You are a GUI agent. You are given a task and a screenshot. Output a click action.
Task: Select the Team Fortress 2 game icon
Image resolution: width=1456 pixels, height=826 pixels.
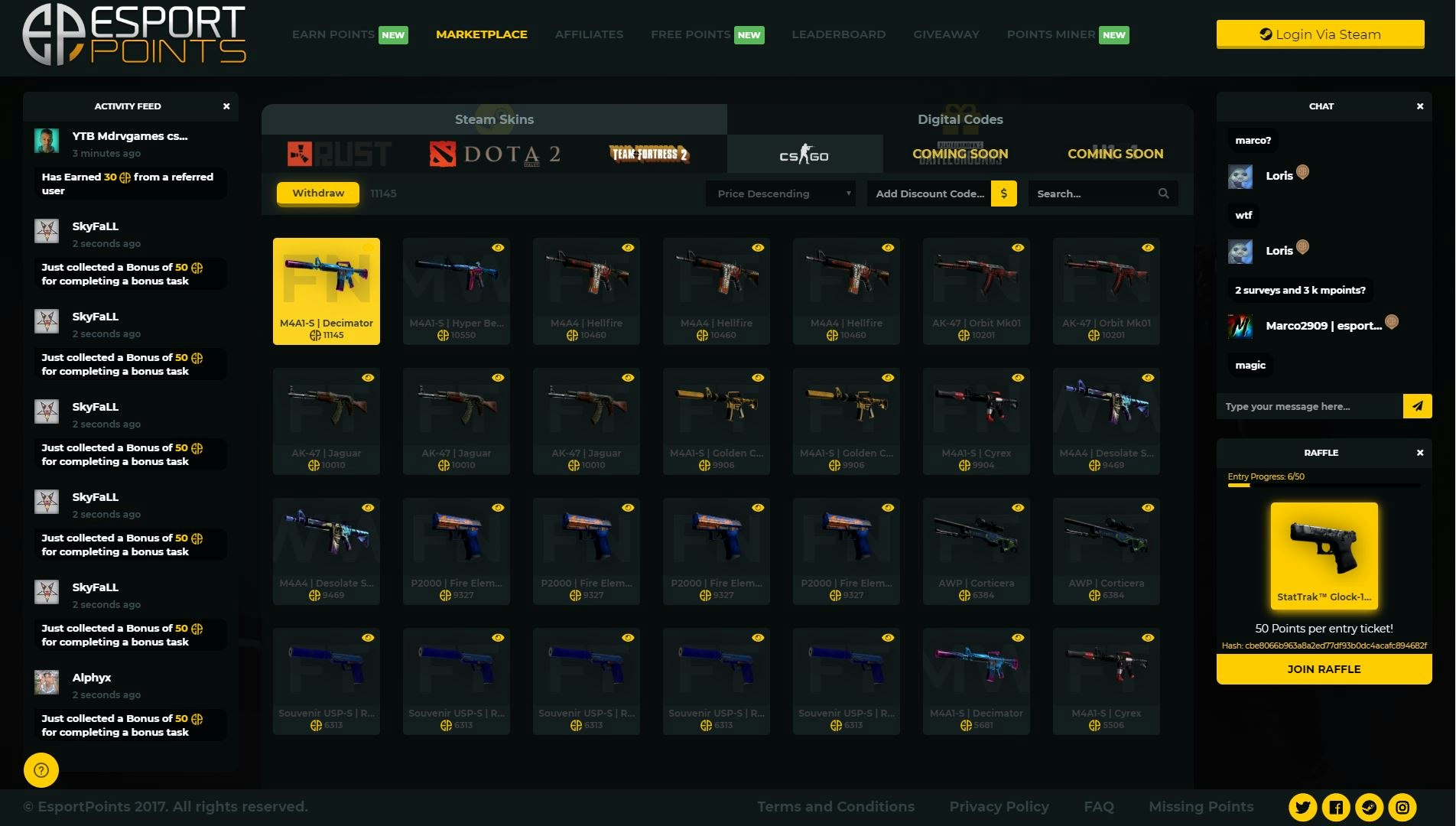click(649, 154)
